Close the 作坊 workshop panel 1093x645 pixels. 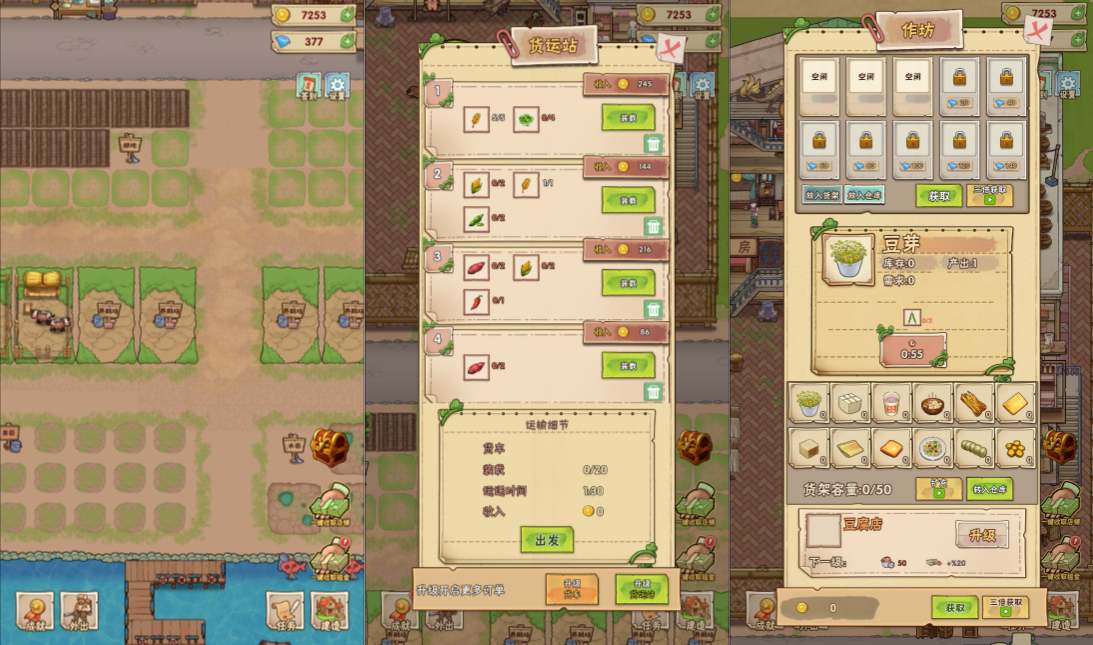(1036, 32)
